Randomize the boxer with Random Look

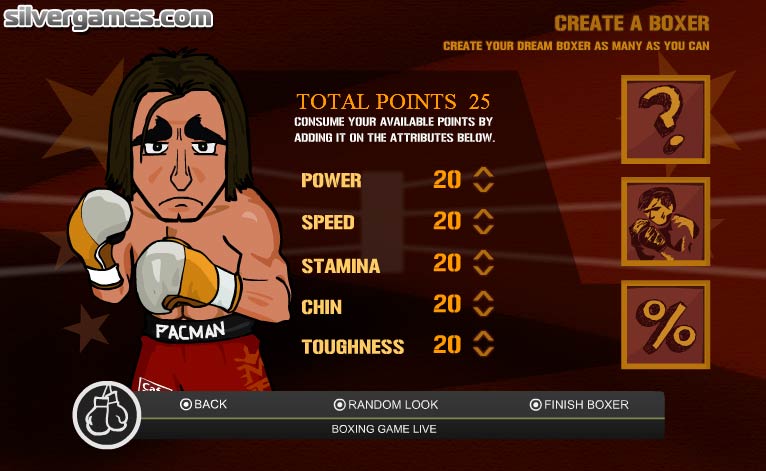pyautogui.click(x=386, y=404)
